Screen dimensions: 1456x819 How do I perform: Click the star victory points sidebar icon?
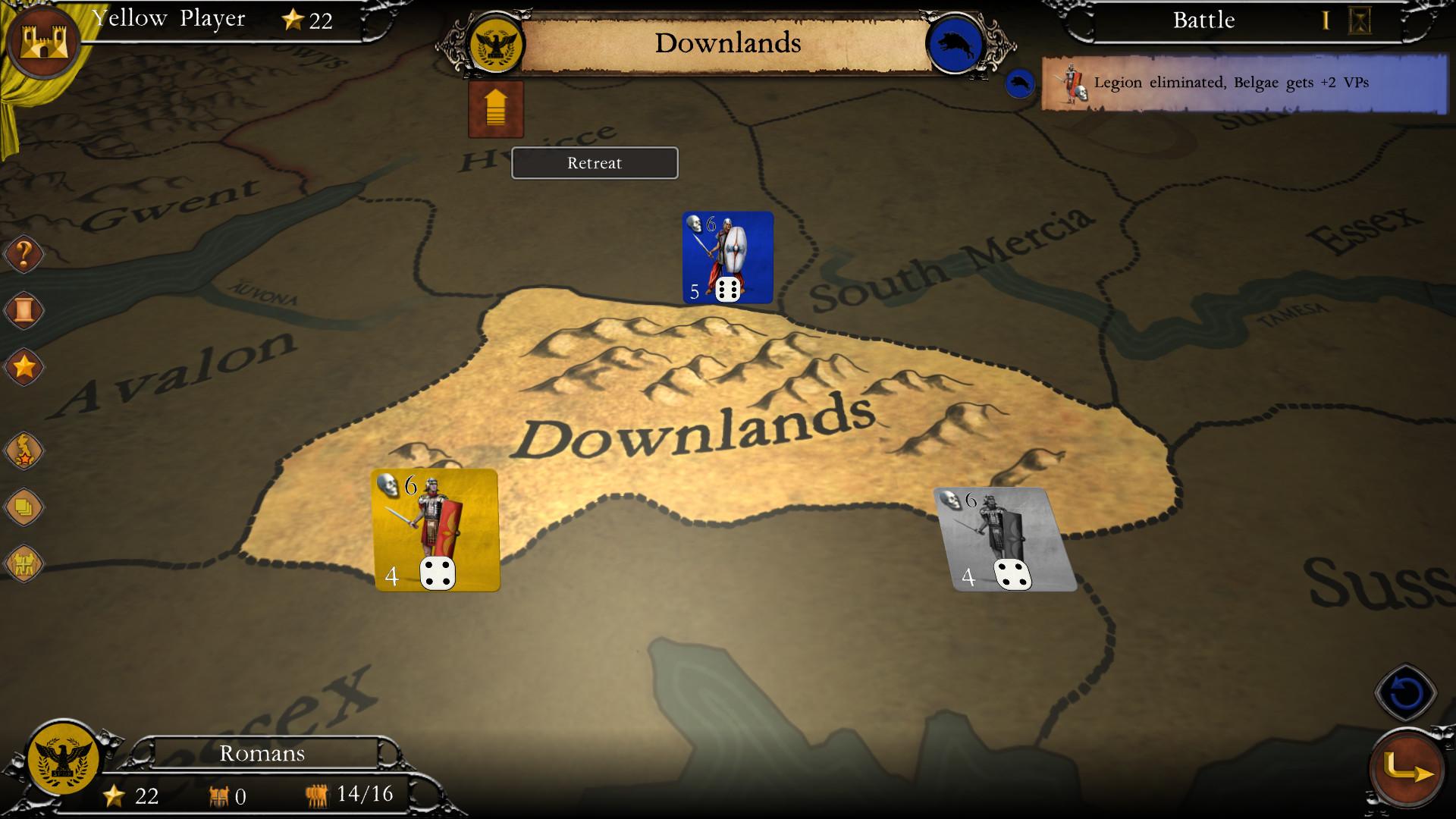[24, 366]
